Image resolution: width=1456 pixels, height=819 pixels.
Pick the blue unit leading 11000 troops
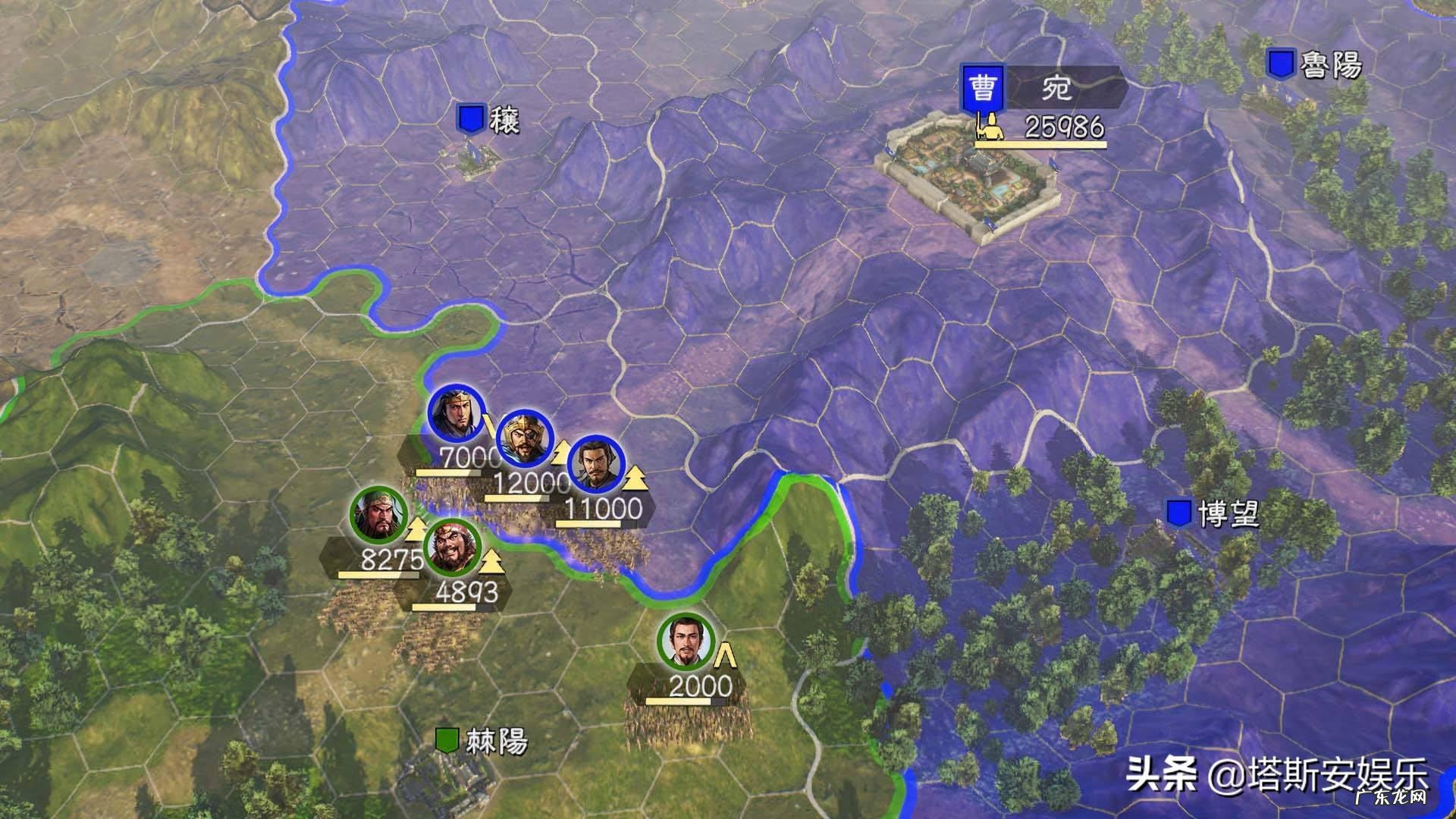(x=595, y=463)
